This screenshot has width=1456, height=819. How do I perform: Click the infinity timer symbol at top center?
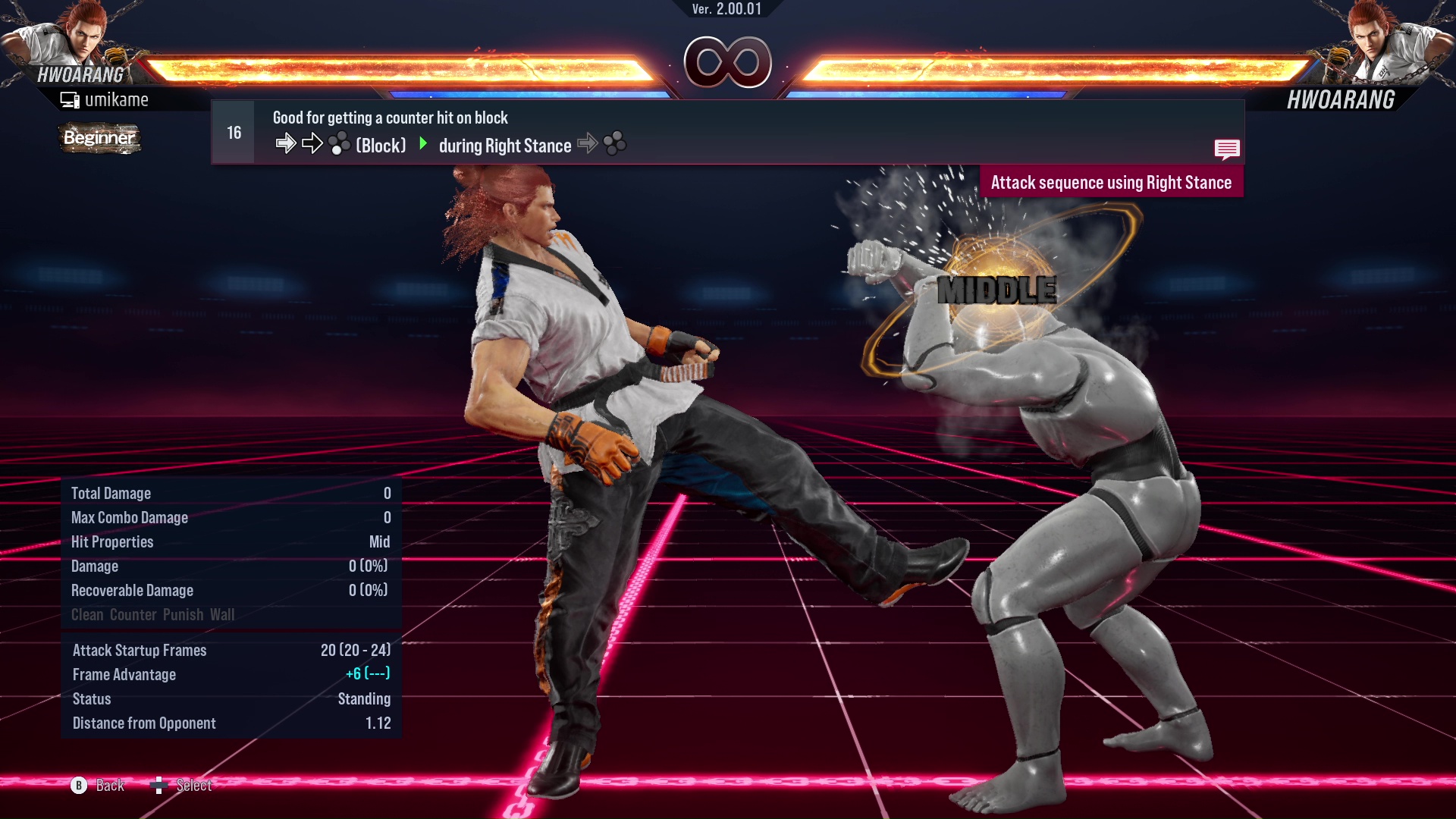pos(726,63)
